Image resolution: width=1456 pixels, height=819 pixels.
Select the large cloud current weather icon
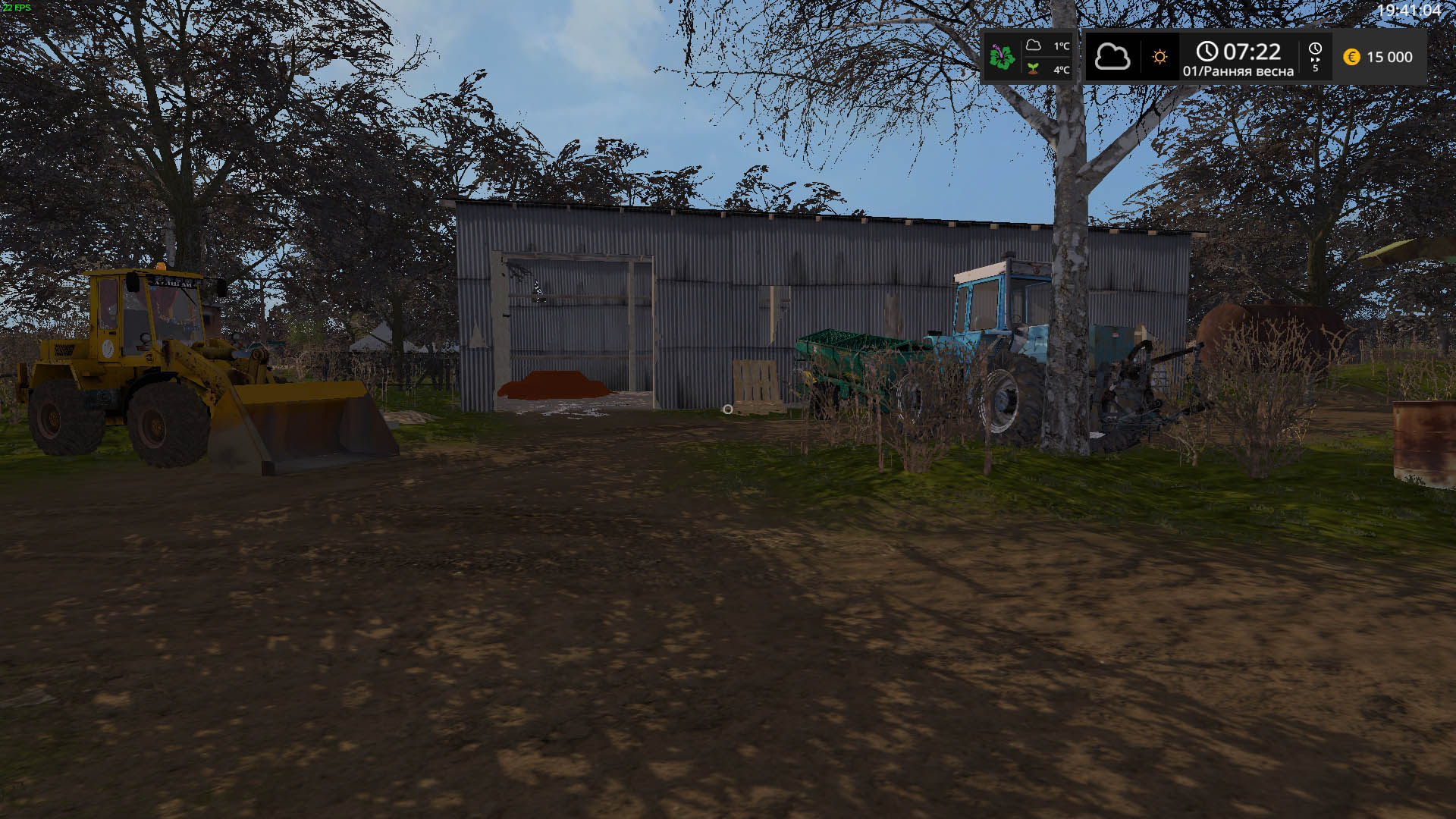1112,57
